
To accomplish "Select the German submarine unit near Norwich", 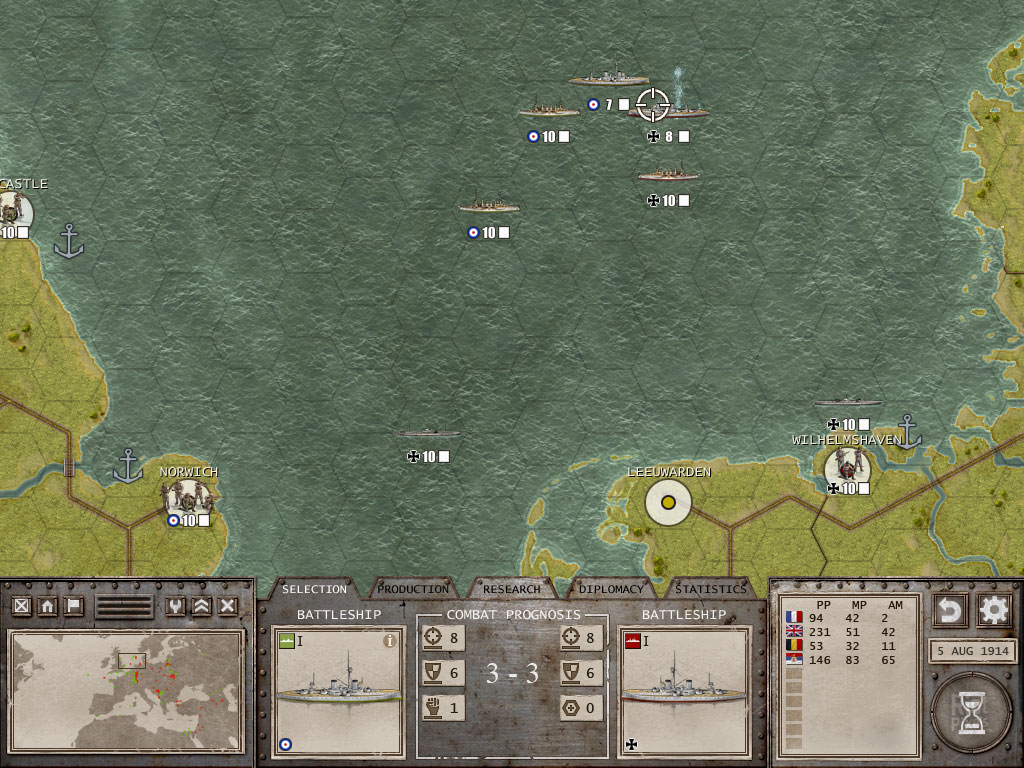I will click(430, 435).
